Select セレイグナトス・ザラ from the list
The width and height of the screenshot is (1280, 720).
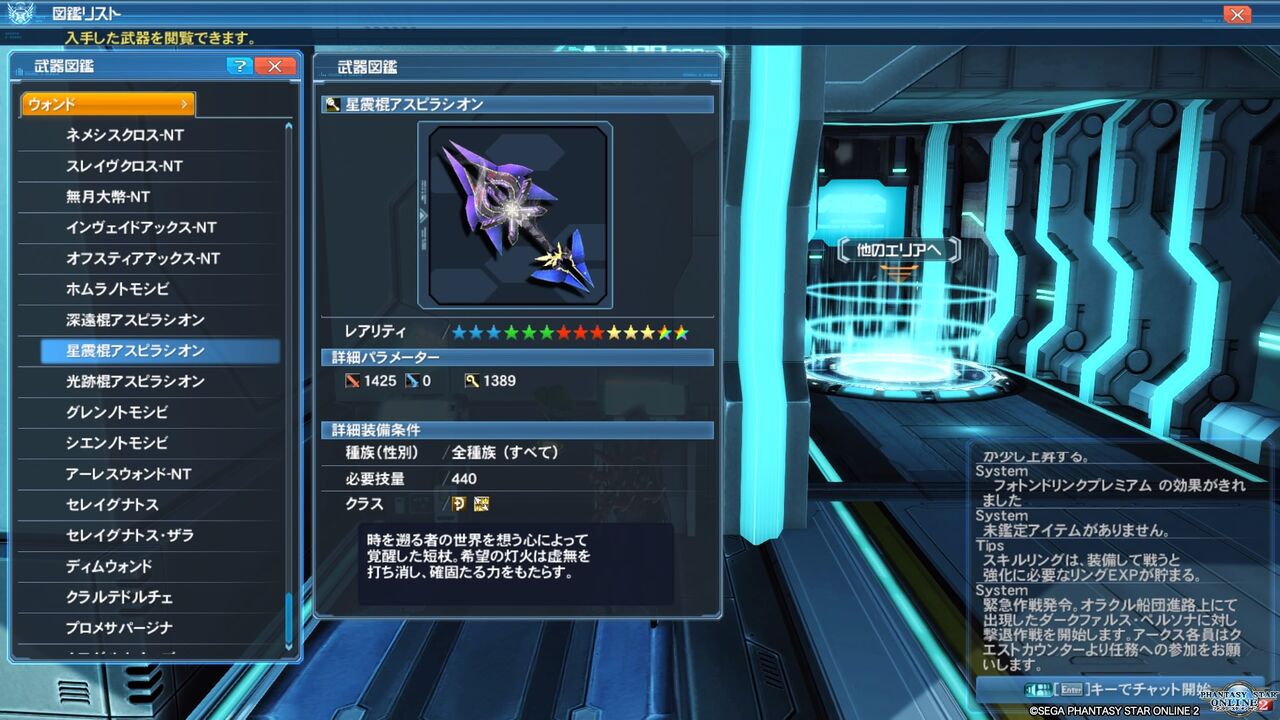pyautogui.click(x=150, y=536)
